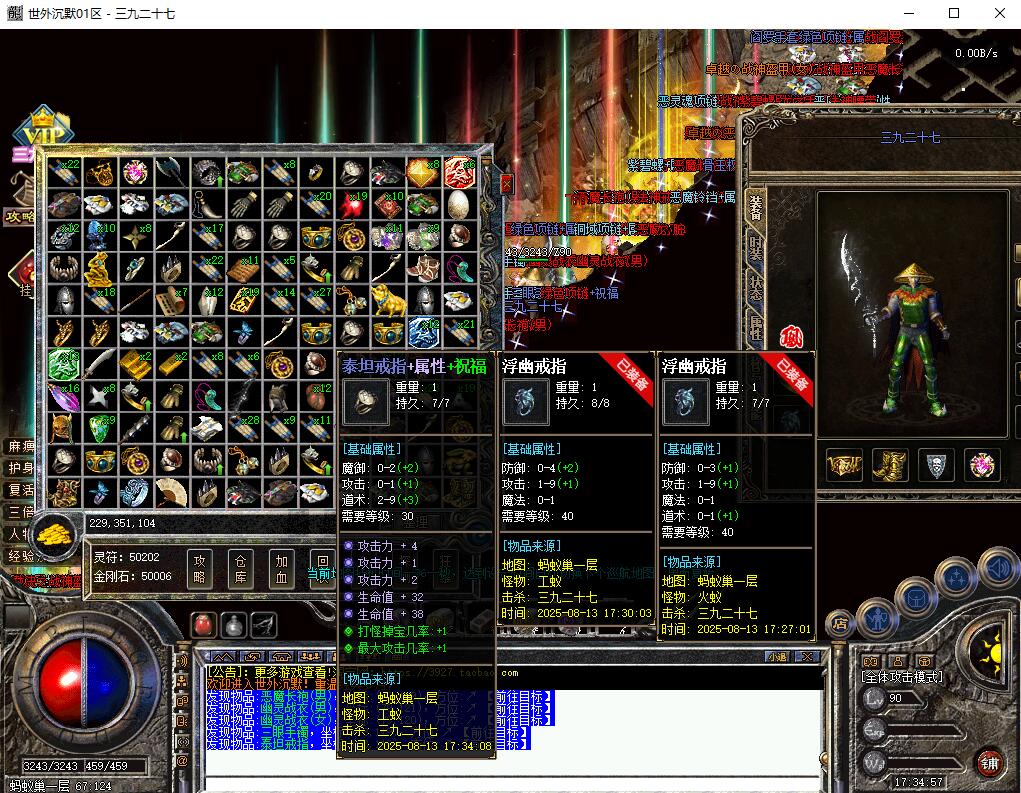This screenshot has width=1021, height=793.
Task: Show the 状态 status tab
Action: click(x=756, y=288)
